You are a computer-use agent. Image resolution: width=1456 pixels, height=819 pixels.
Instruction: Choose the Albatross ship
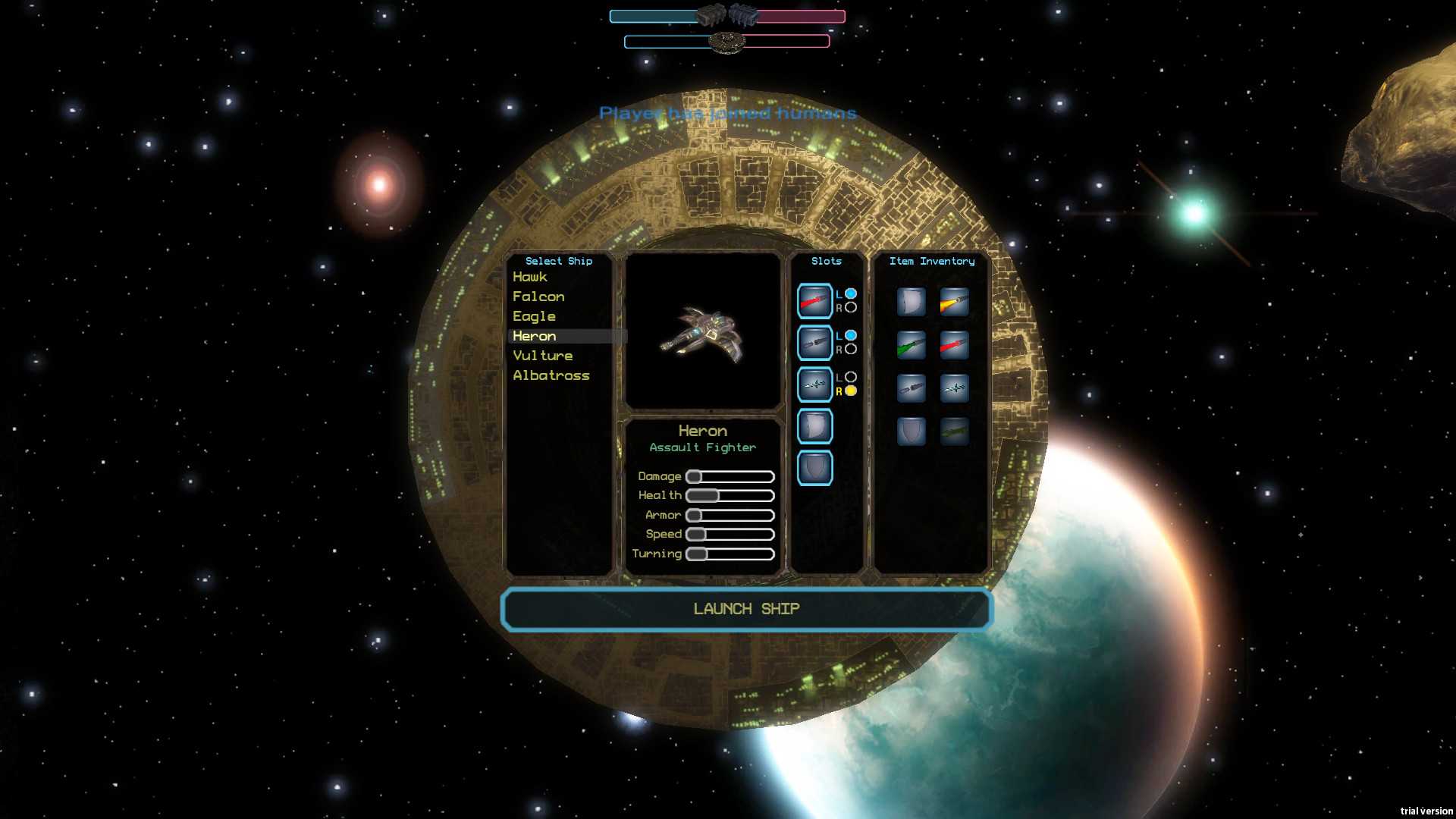551,375
